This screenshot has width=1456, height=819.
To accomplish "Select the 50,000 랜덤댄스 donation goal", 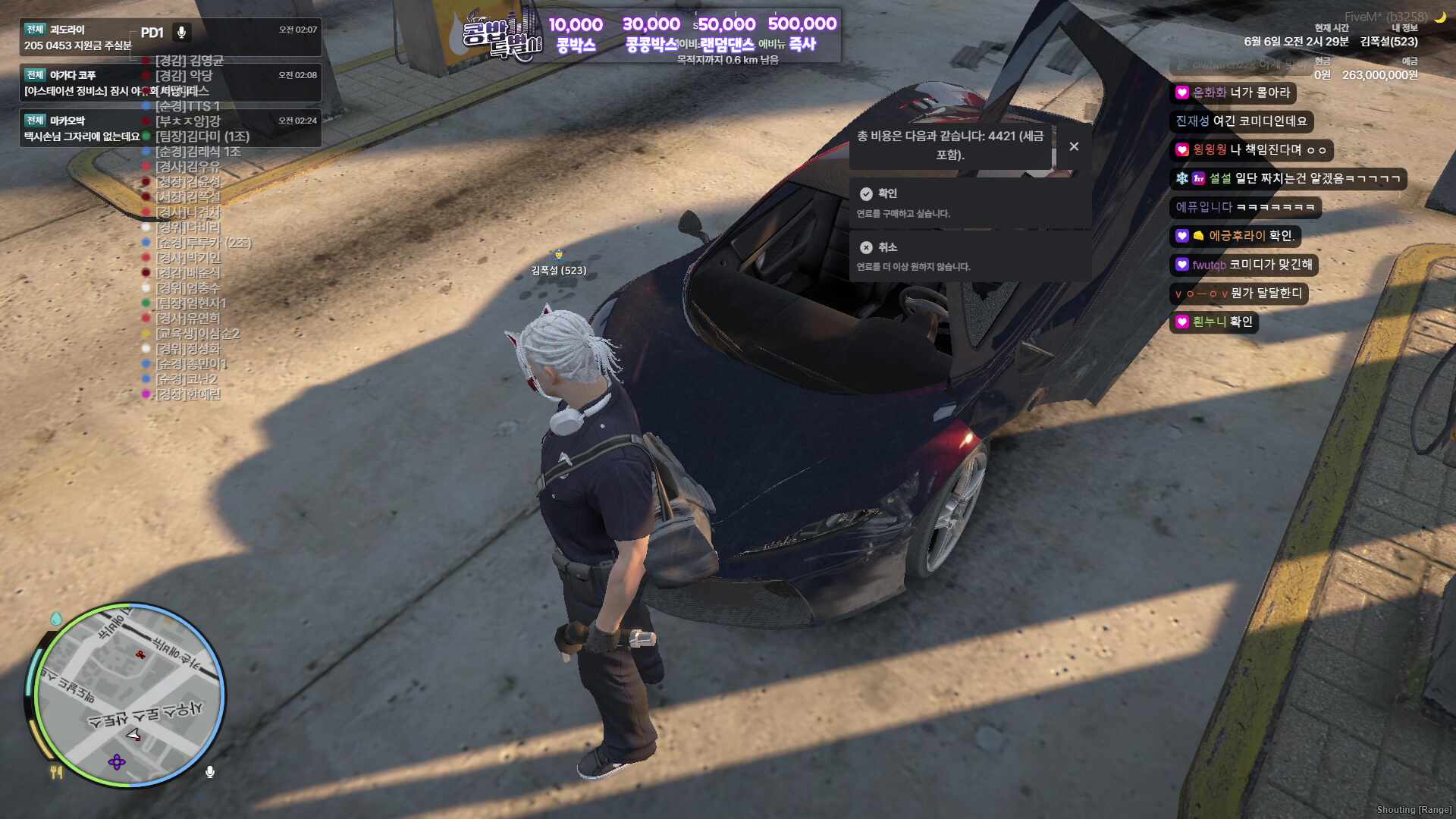I will click(726, 35).
